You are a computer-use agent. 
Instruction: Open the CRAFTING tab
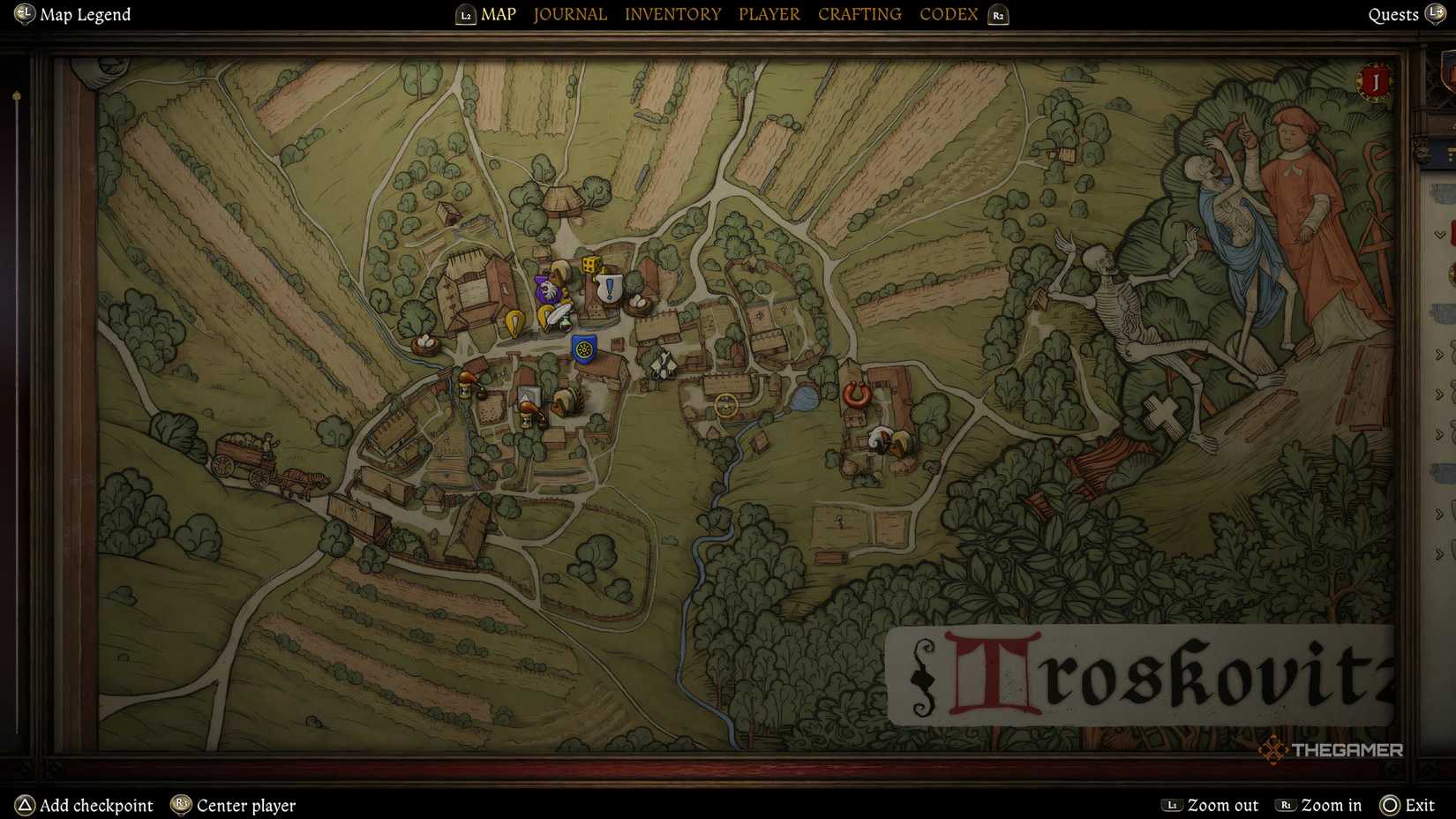coord(859,14)
